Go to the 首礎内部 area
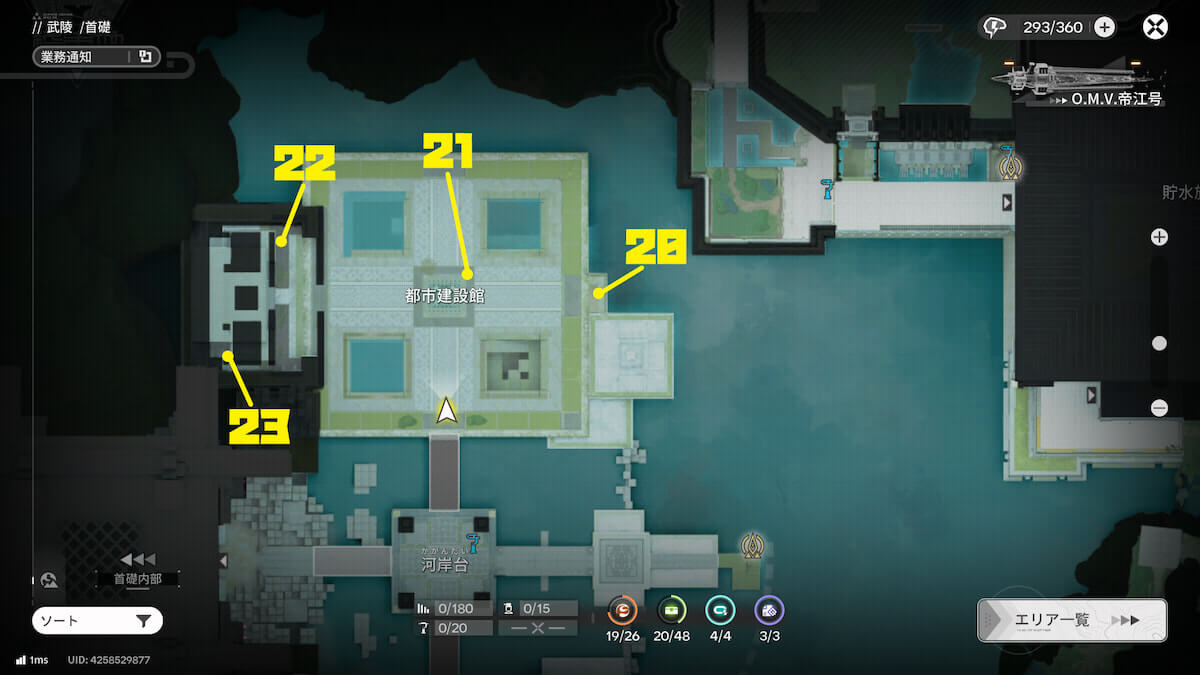This screenshot has width=1200, height=675. (137, 578)
